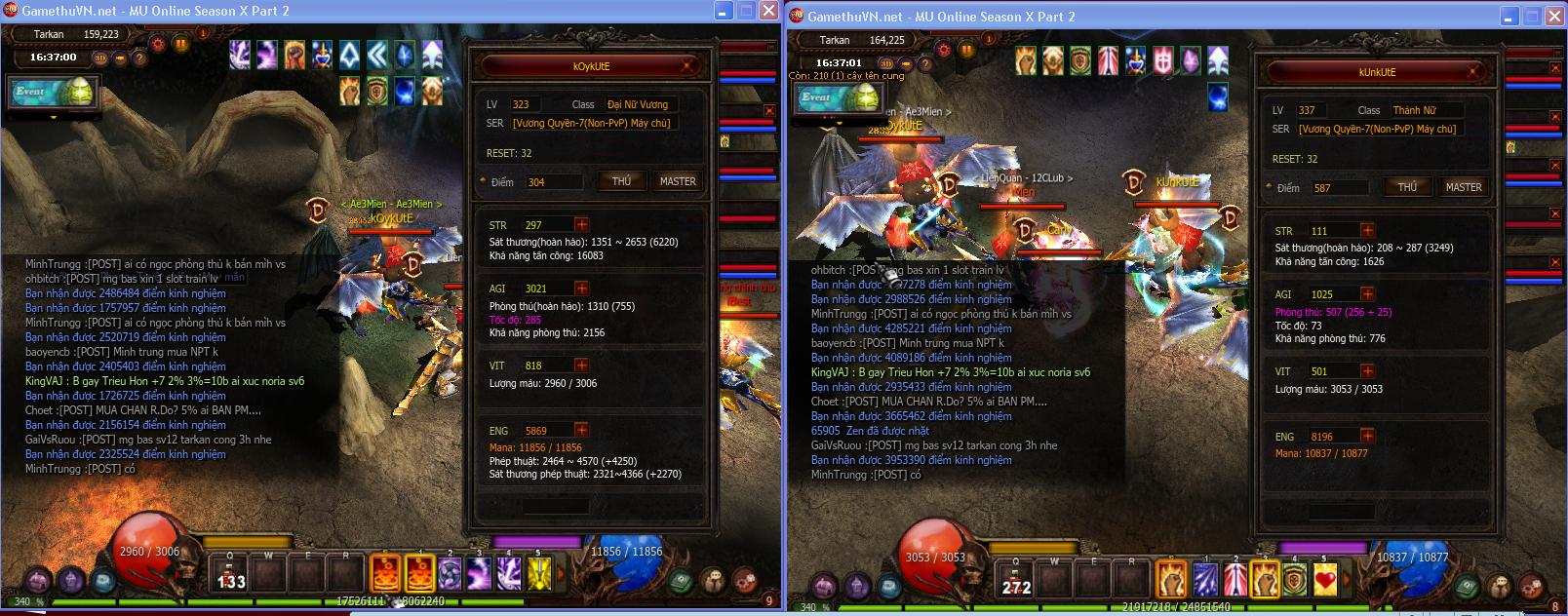
Task: Open MASTER tree beside Điểm 304
Action: (678, 181)
